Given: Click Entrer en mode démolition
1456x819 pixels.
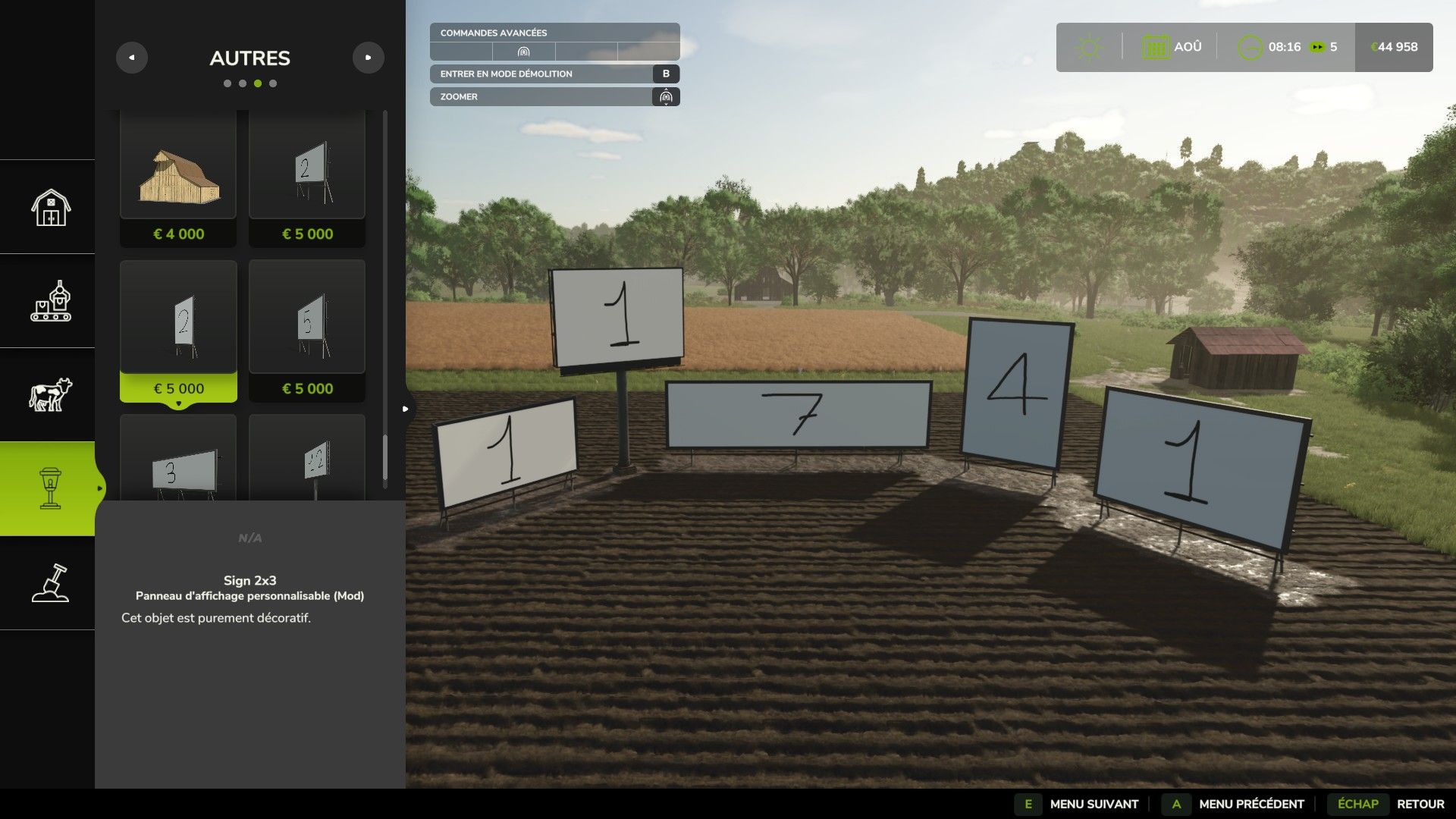Looking at the screenshot, I should click(554, 74).
